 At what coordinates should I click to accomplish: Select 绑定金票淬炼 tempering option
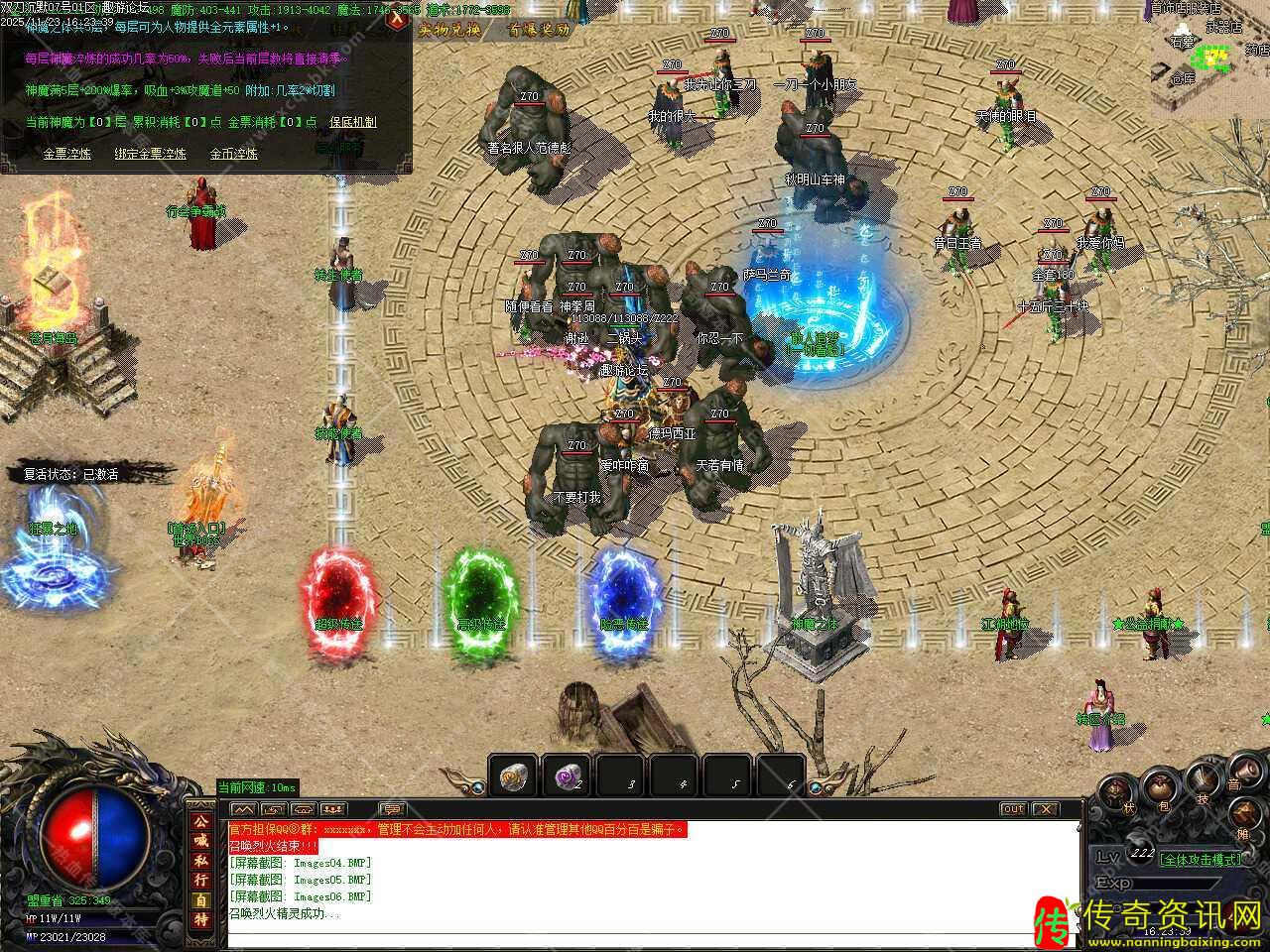pyautogui.click(x=150, y=154)
